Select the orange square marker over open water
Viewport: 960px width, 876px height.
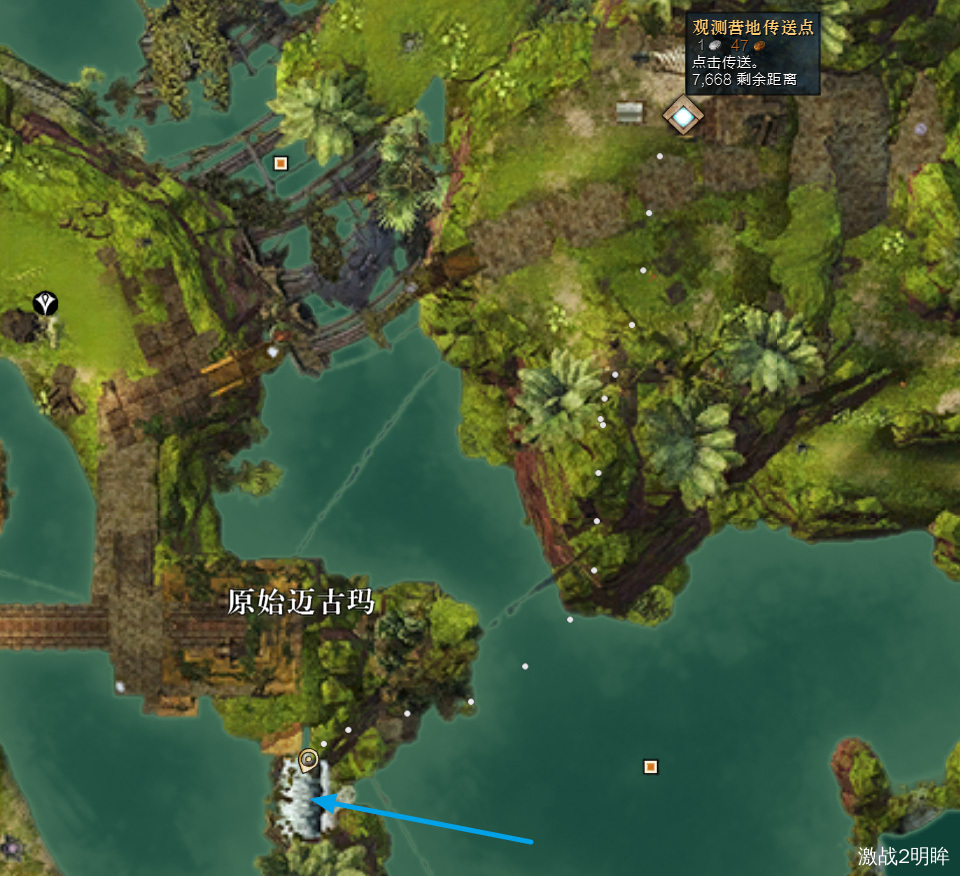point(651,767)
